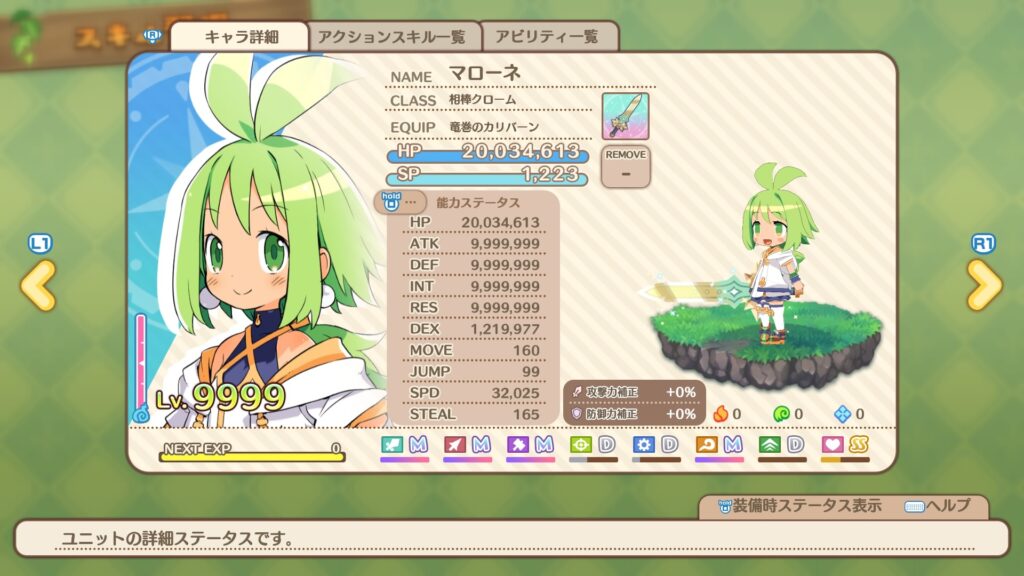The image size is (1024, 576).
Task: Select the アビリティ一覧 tab
Action: click(x=551, y=37)
